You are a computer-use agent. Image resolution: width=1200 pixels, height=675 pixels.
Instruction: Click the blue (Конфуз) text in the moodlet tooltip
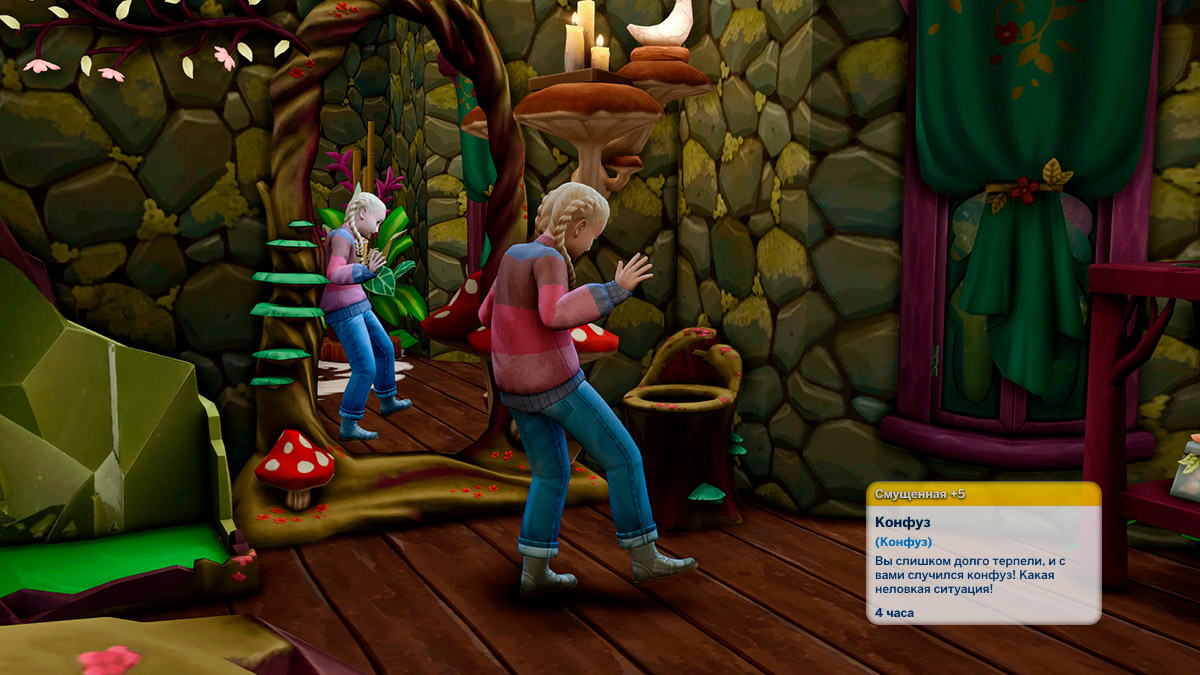pos(904,542)
